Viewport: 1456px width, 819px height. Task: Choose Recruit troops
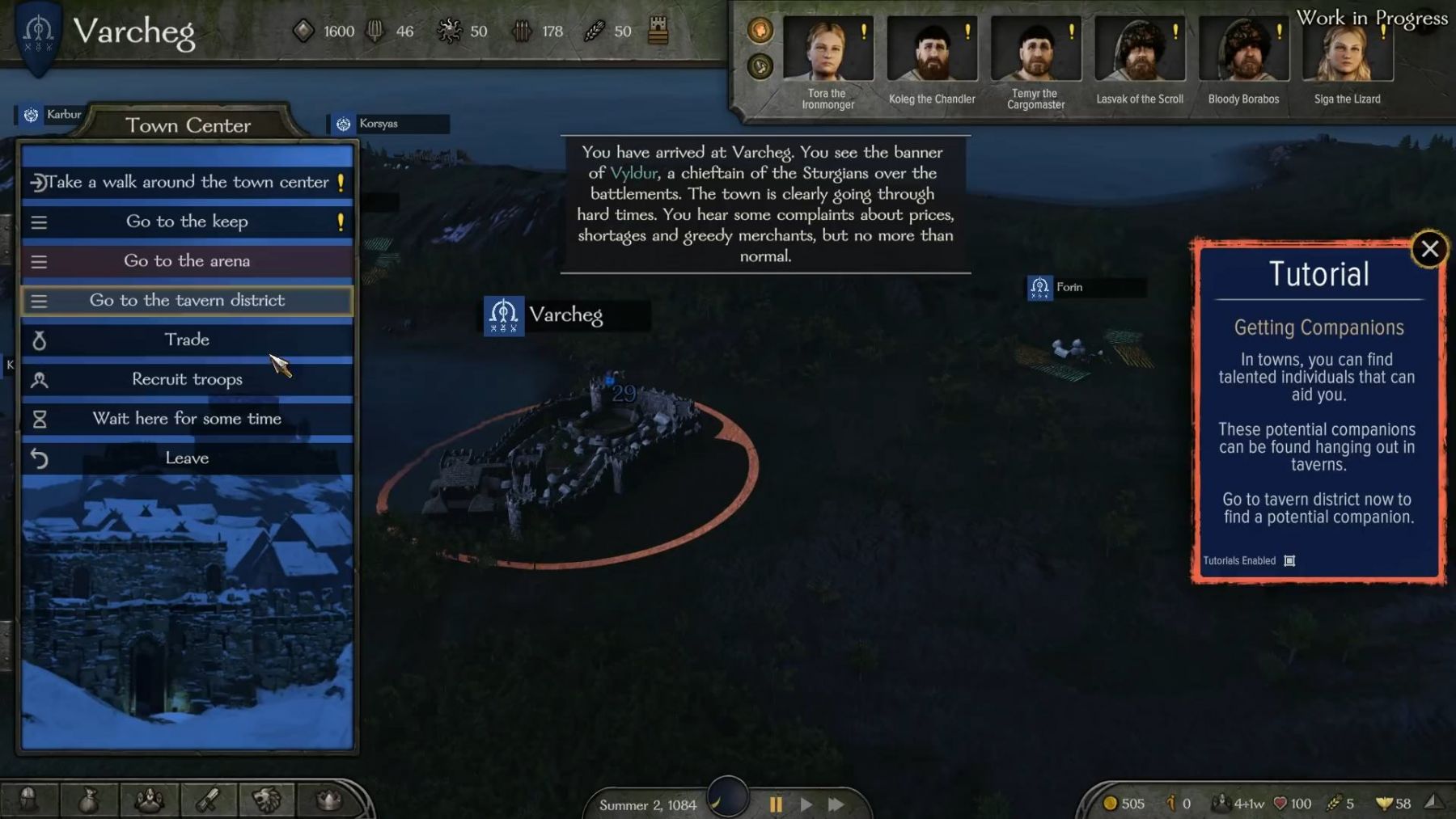[x=187, y=379]
